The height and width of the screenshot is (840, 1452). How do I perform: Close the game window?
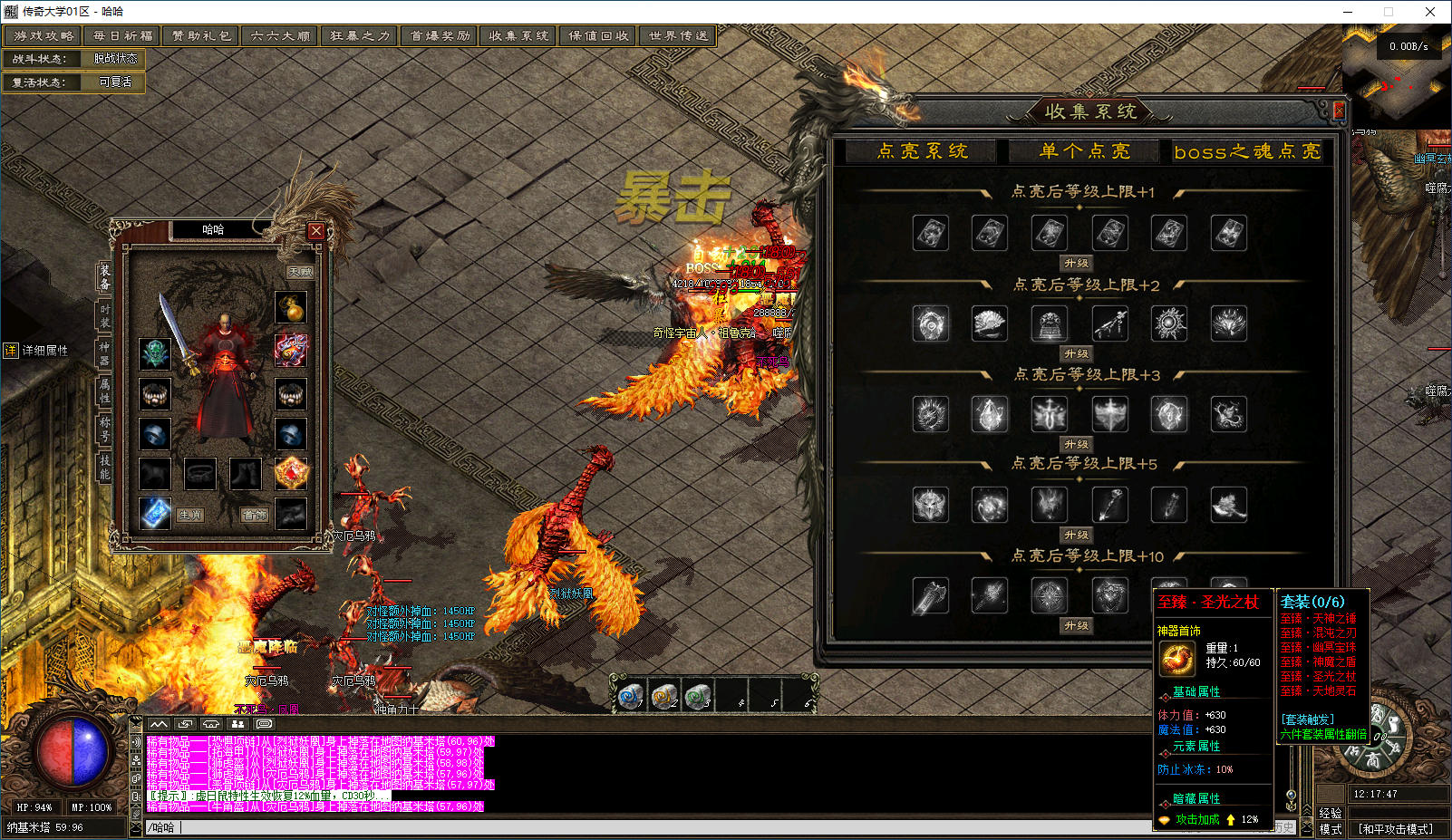(1429, 12)
